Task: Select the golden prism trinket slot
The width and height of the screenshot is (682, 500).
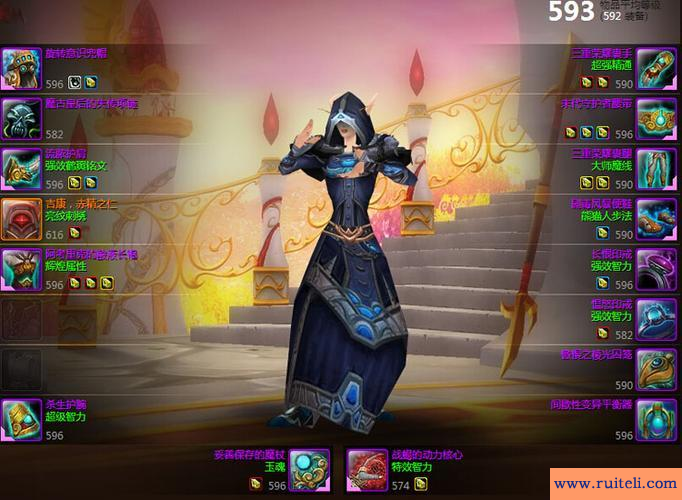Action: pos(658,369)
